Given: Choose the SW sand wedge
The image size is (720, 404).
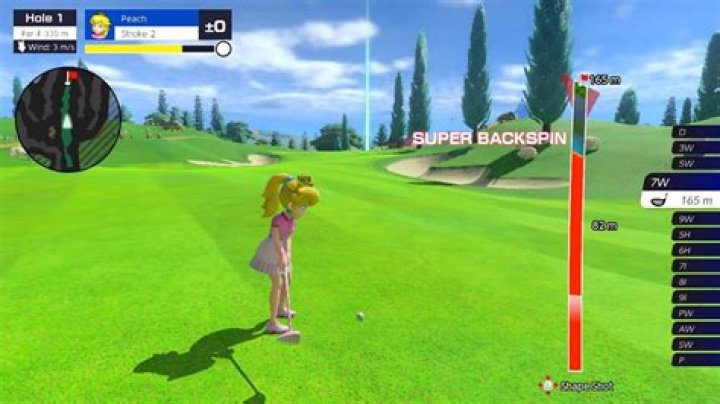Looking at the screenshot, I should [x=697, y=344].
